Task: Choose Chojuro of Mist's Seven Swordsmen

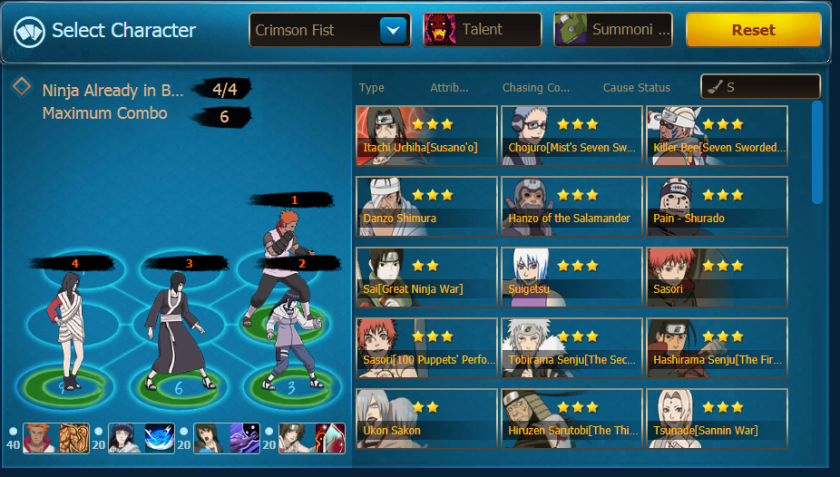Action: pos(572,136)
